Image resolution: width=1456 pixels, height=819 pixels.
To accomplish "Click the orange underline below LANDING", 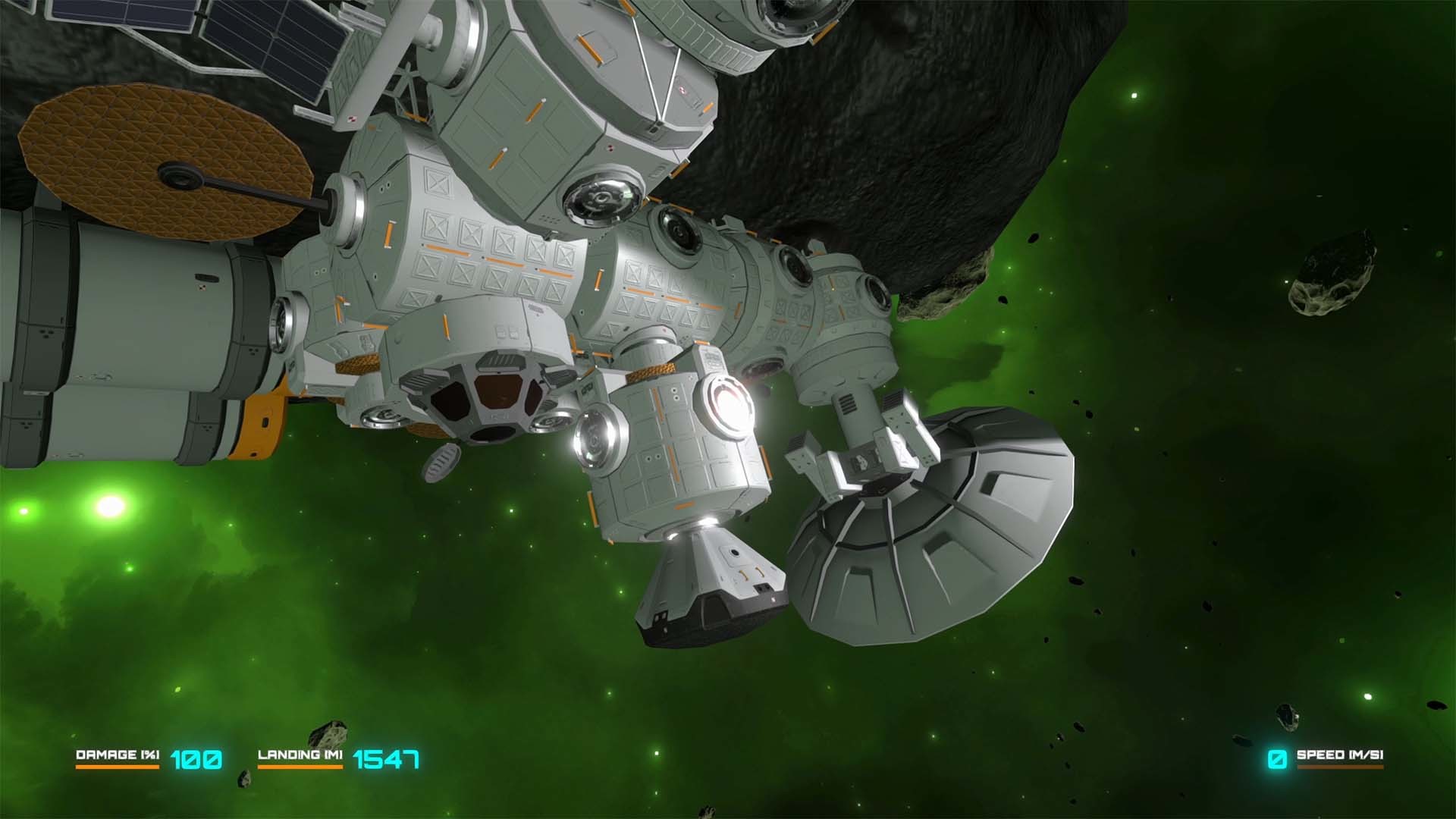I will (302, 767).
